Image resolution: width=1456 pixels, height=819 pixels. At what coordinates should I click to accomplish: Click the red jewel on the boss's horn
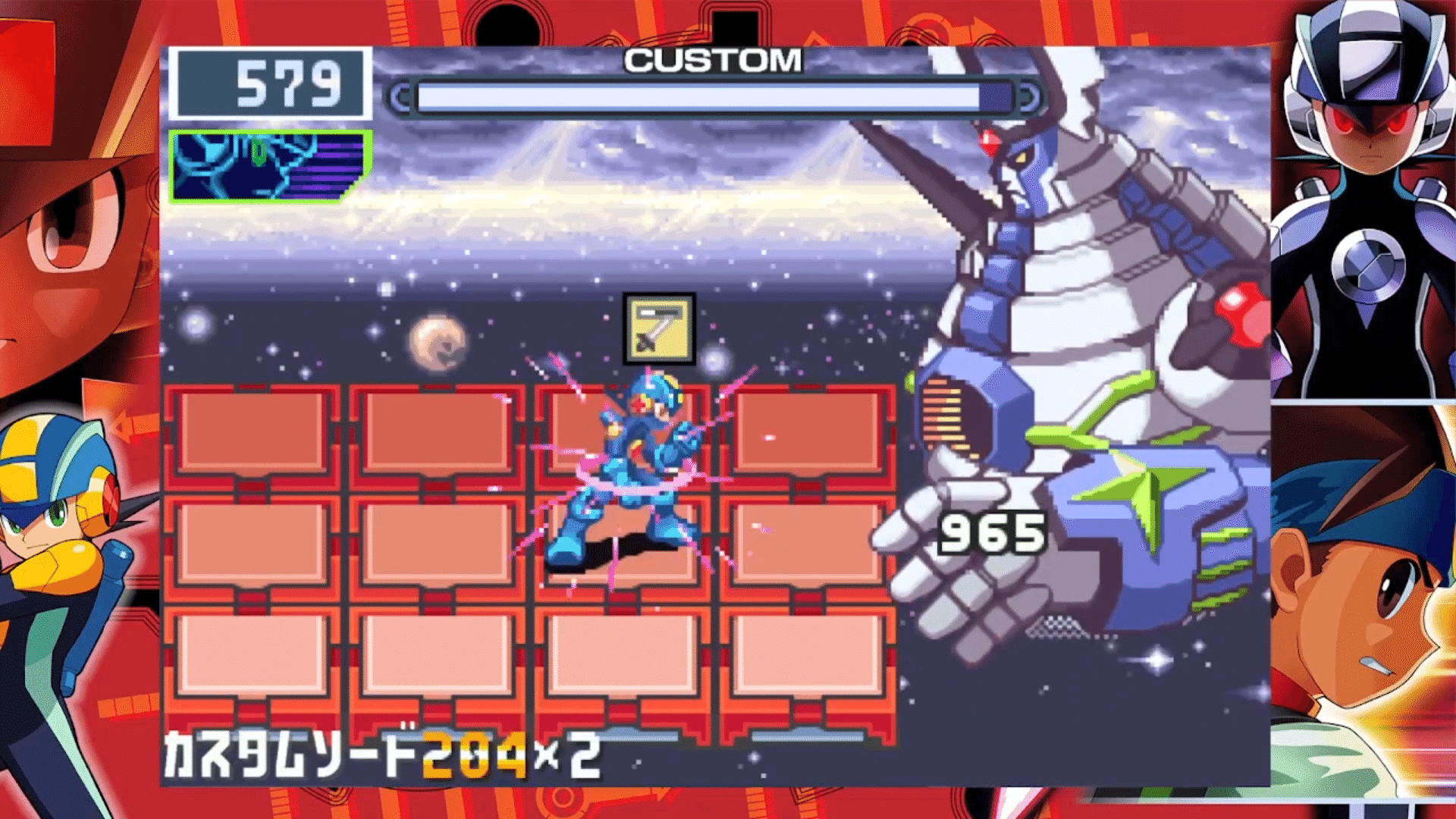[x=990, y=144]
